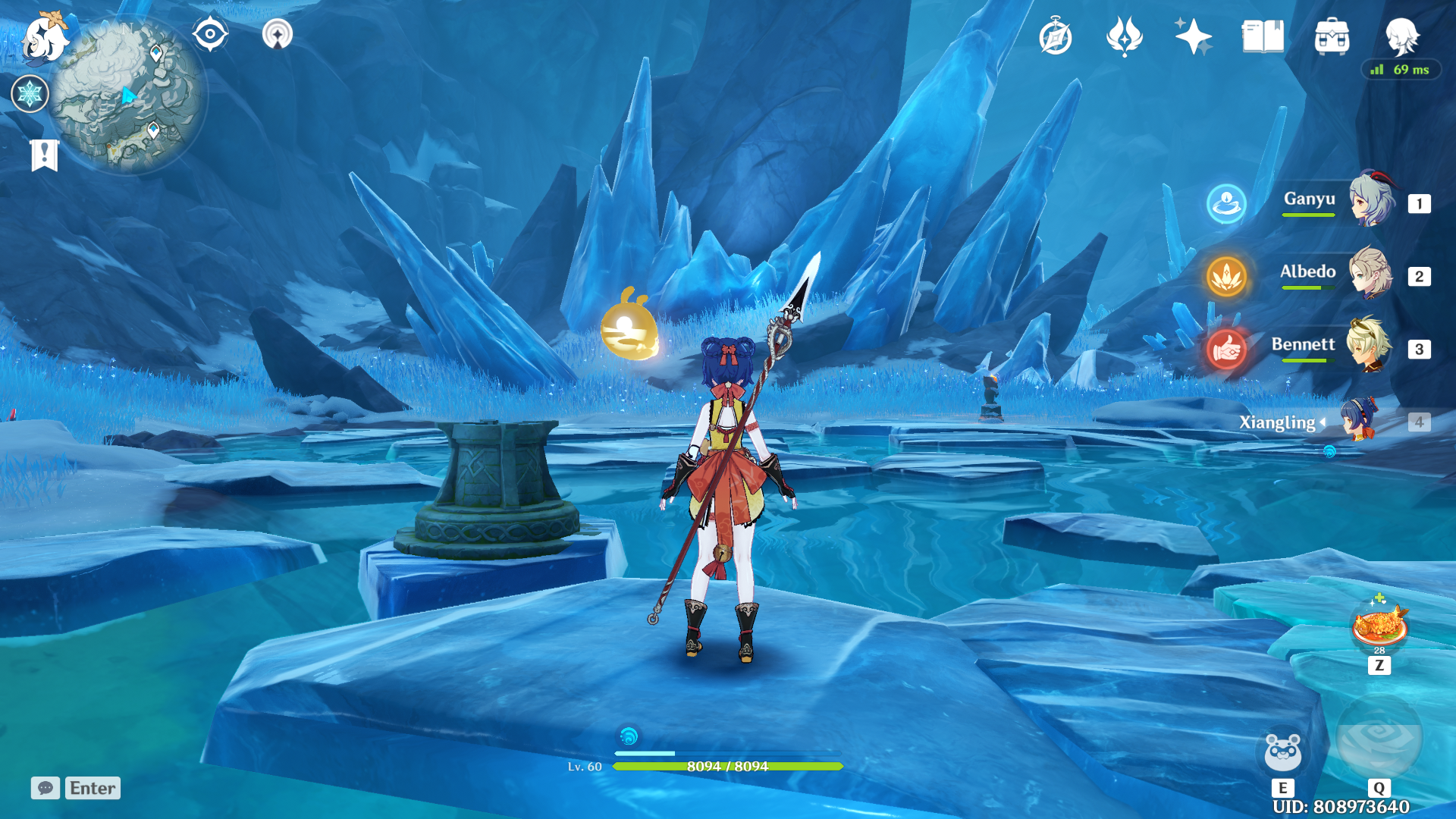Click the Cryo snowflake icon beside minimap
Image resolution: width=1456 pixels, height=819 pixels.
[x=30, y=94]
